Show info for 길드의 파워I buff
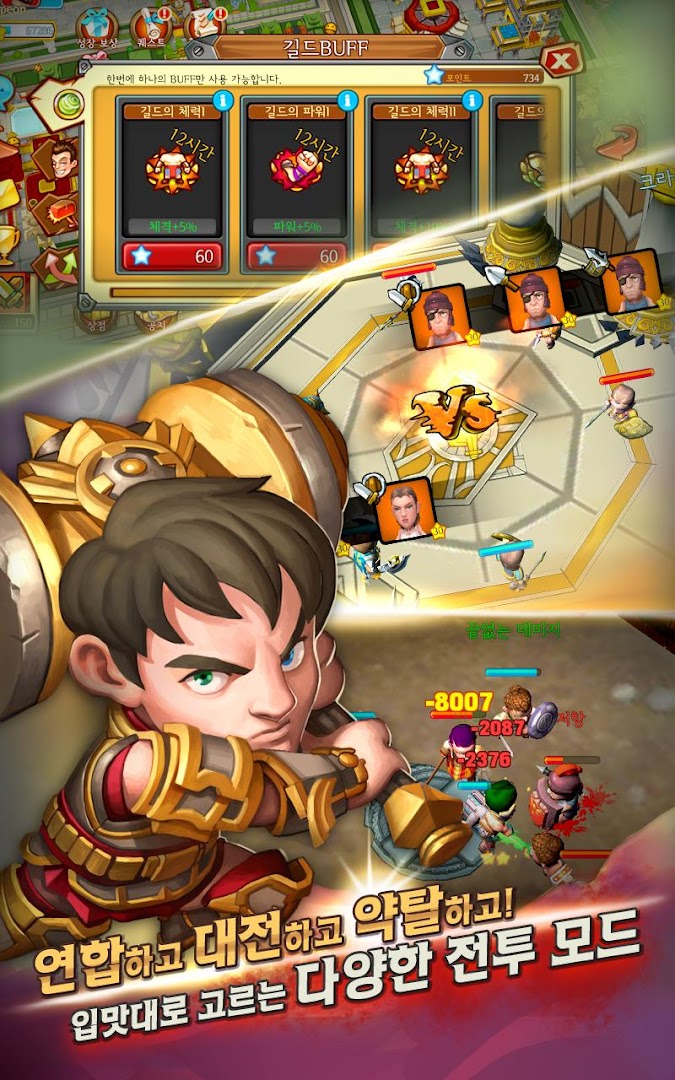 coord(348,100)
